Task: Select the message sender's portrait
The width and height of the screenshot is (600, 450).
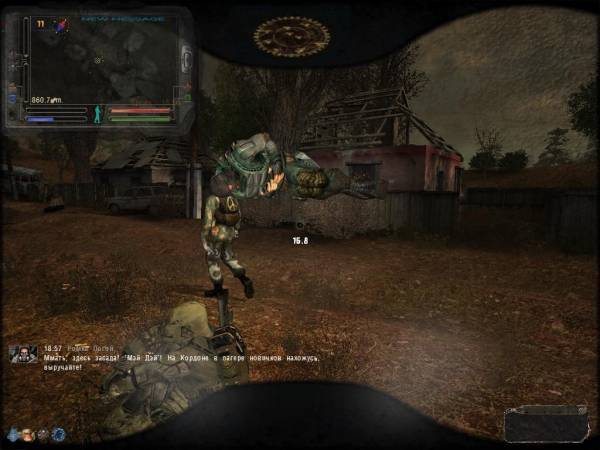Action: pyautogui.click(x=22, y=353)
